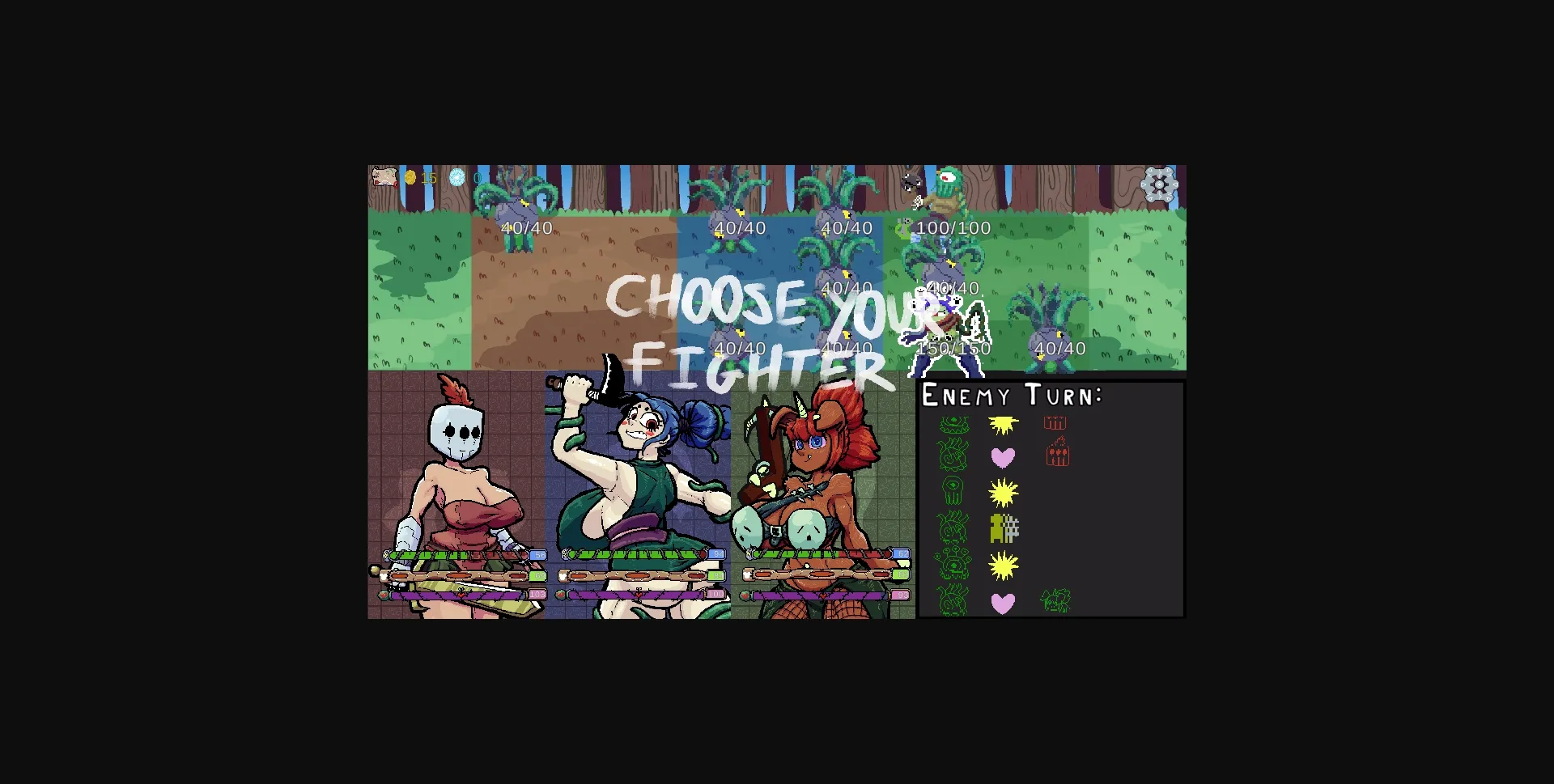Viewport: 1554px width, 784px height.
Task: Click the green eyeball squid enemy icon
Action: 953,490
